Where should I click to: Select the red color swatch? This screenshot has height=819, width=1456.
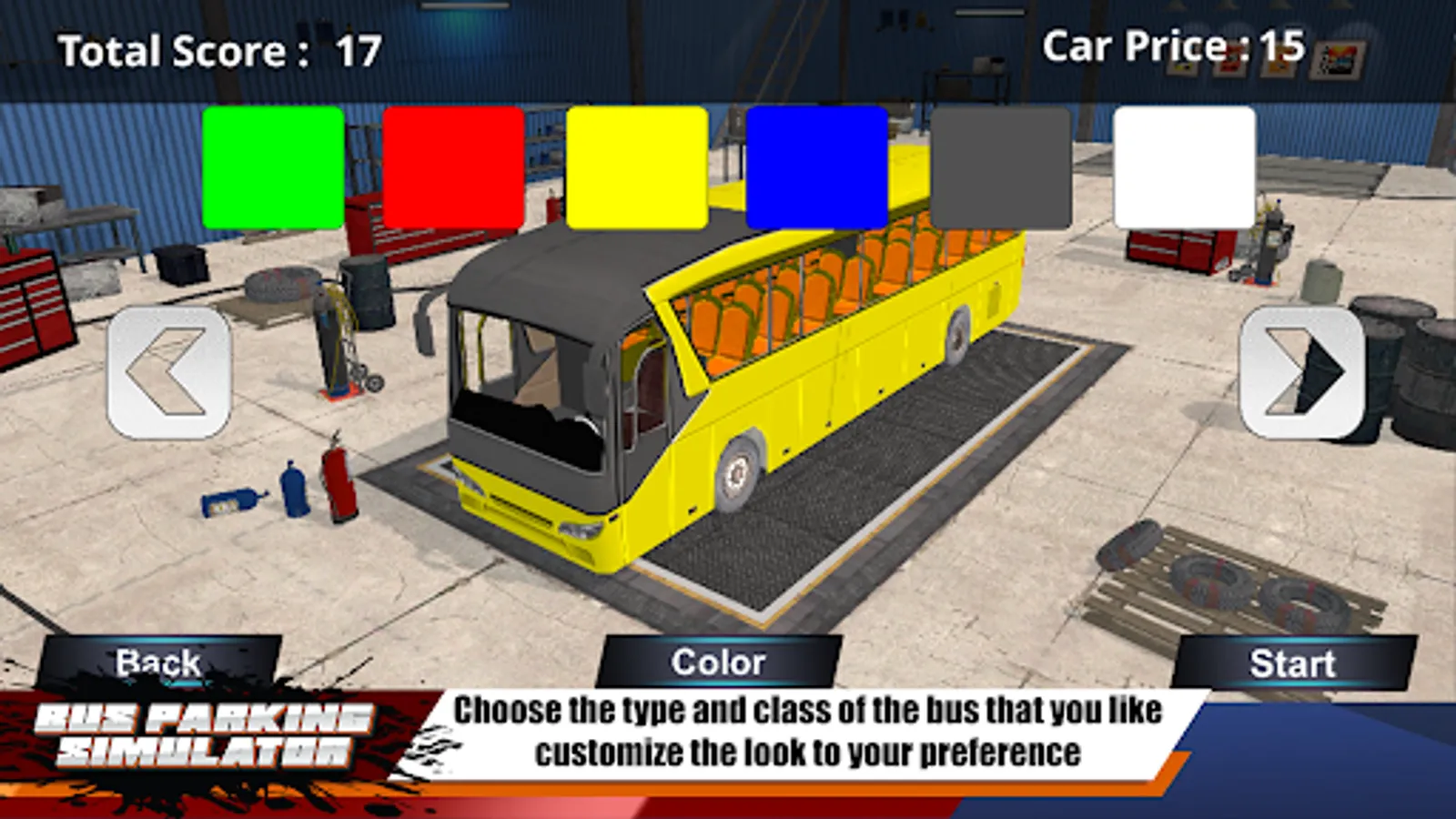(x=452, y=168)
